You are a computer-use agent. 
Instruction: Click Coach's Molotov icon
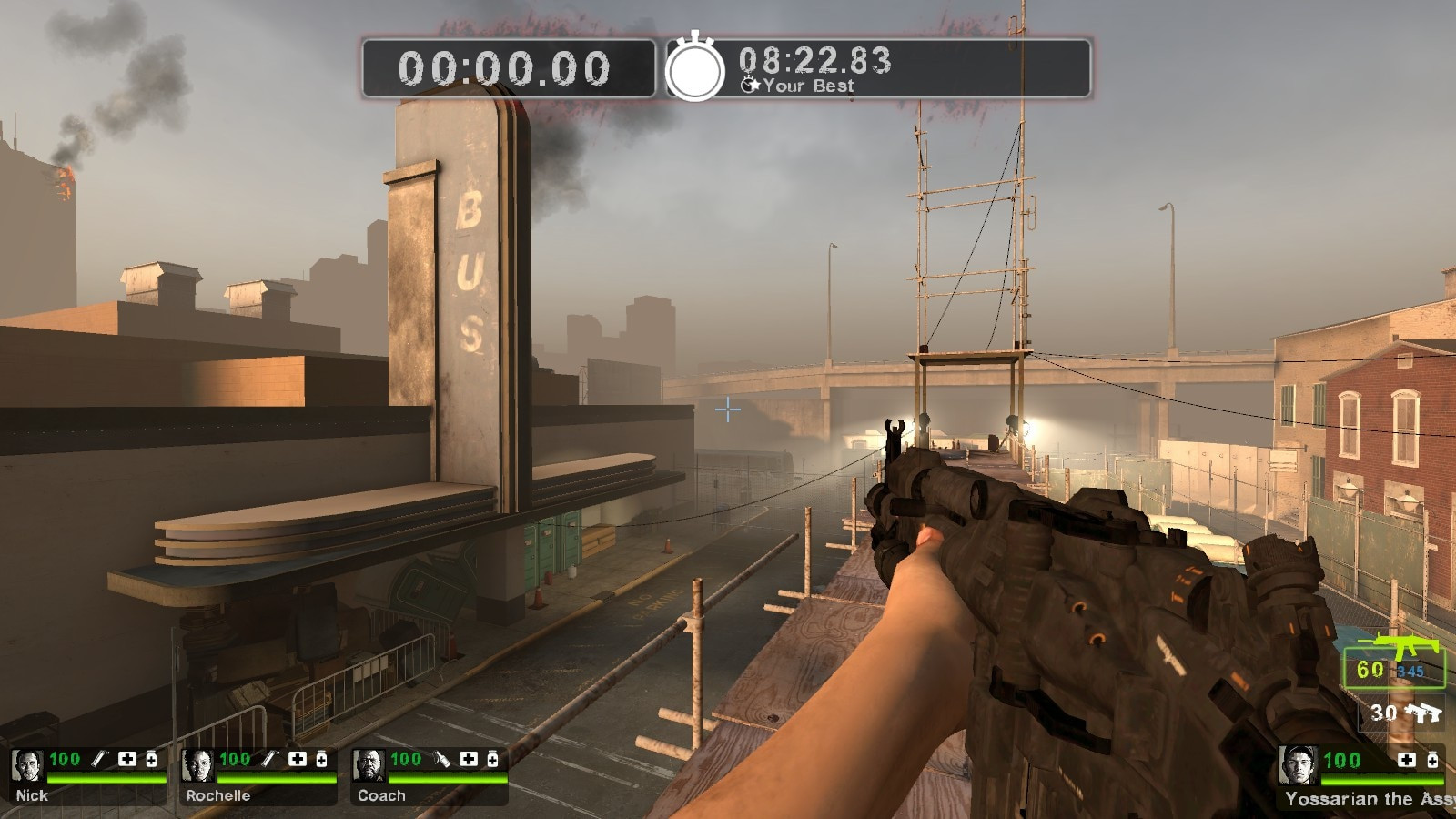442,759
